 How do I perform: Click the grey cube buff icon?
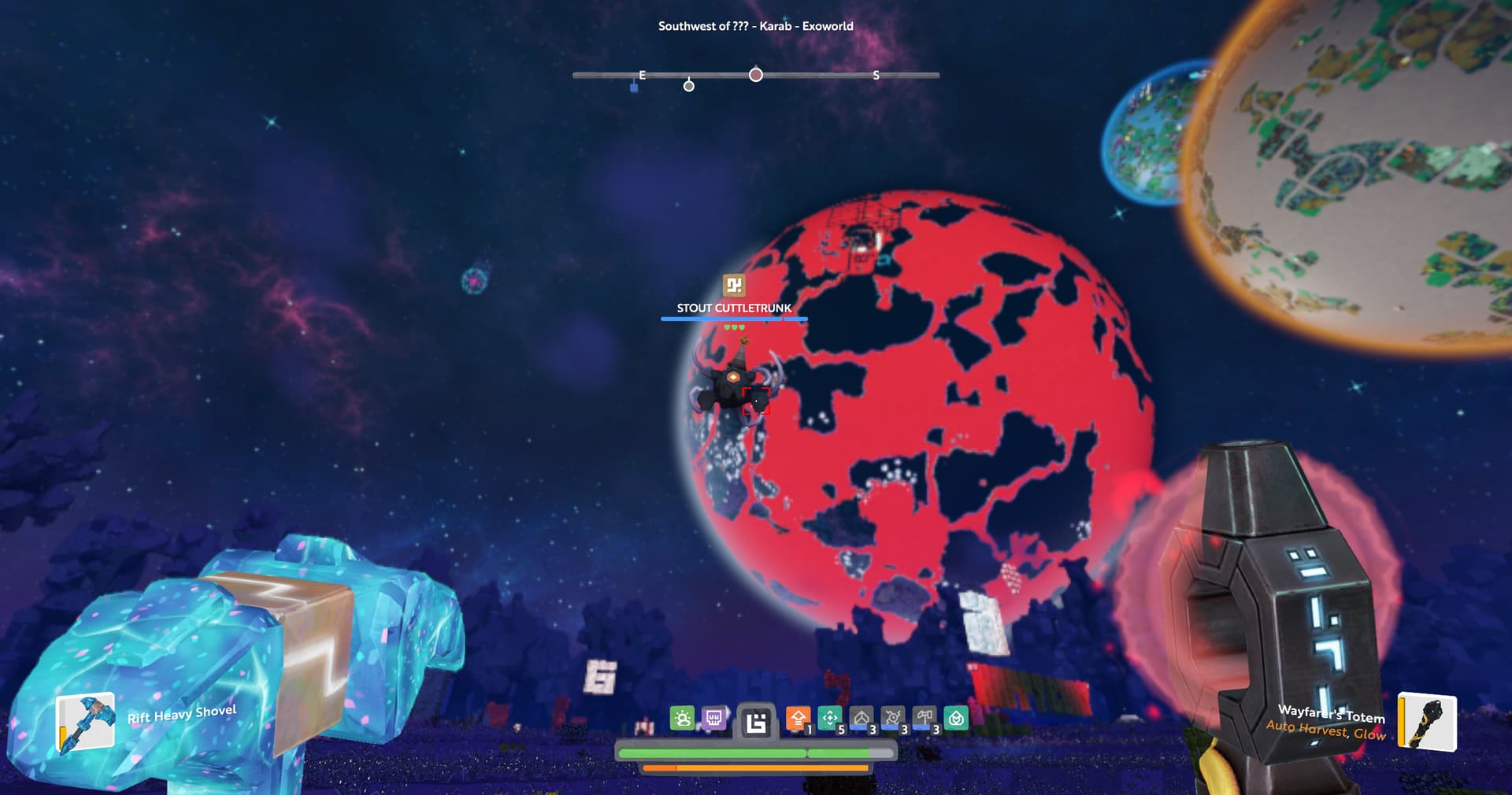[x=861, y=719]
